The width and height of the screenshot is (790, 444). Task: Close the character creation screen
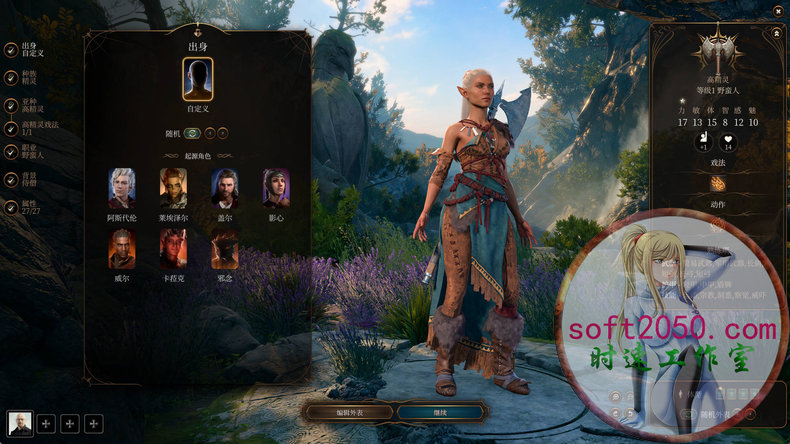tap(778, 10)
